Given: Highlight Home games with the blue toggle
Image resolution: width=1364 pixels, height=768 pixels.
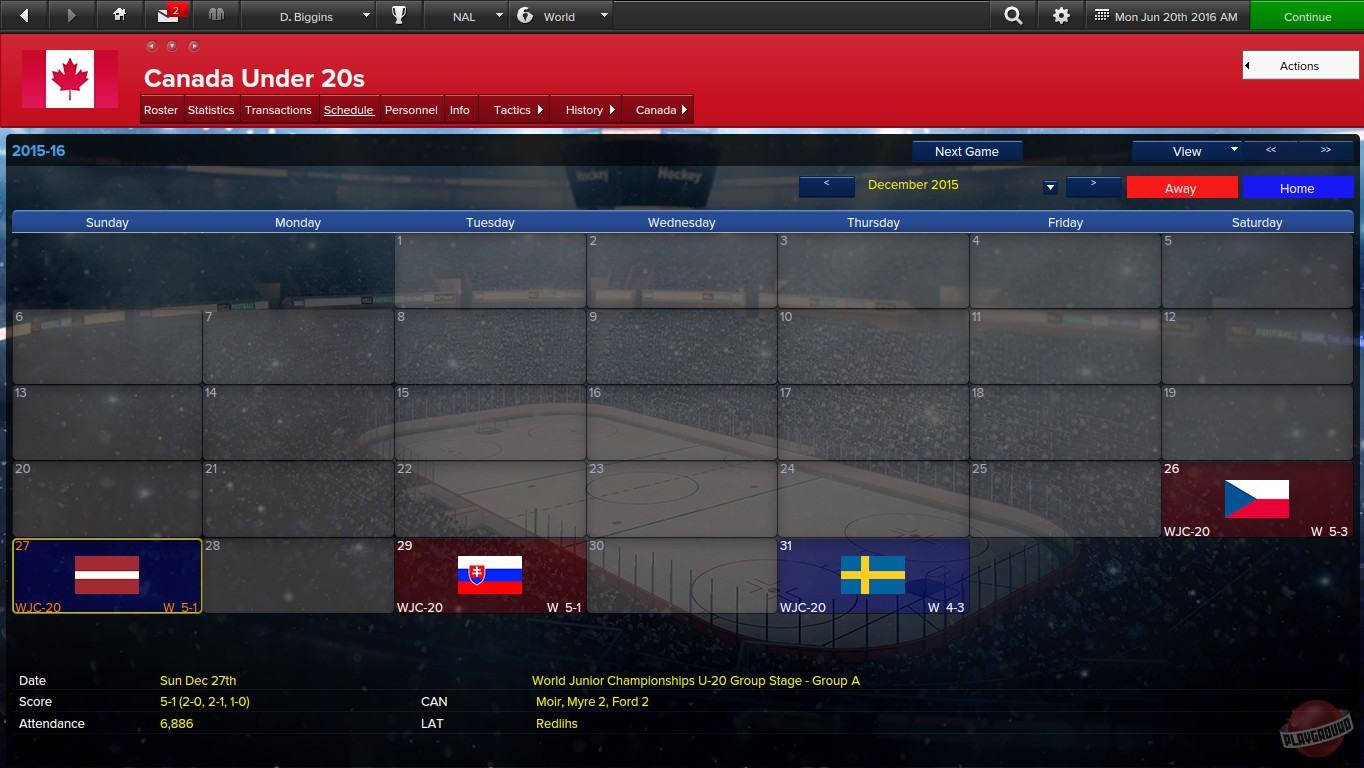Looking at the screenshot, I should pos(1297,187).
